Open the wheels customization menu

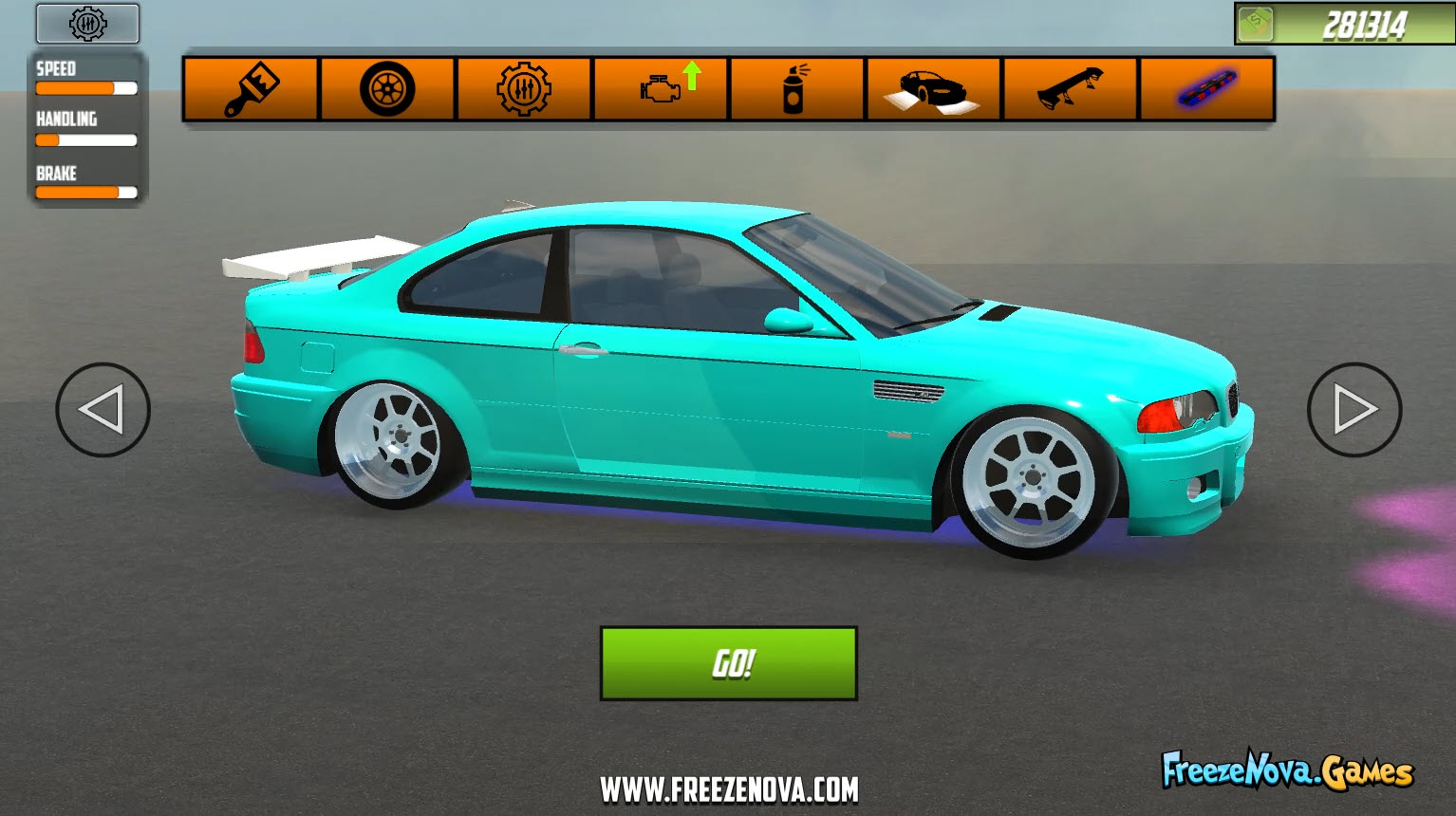coord(386,88)
